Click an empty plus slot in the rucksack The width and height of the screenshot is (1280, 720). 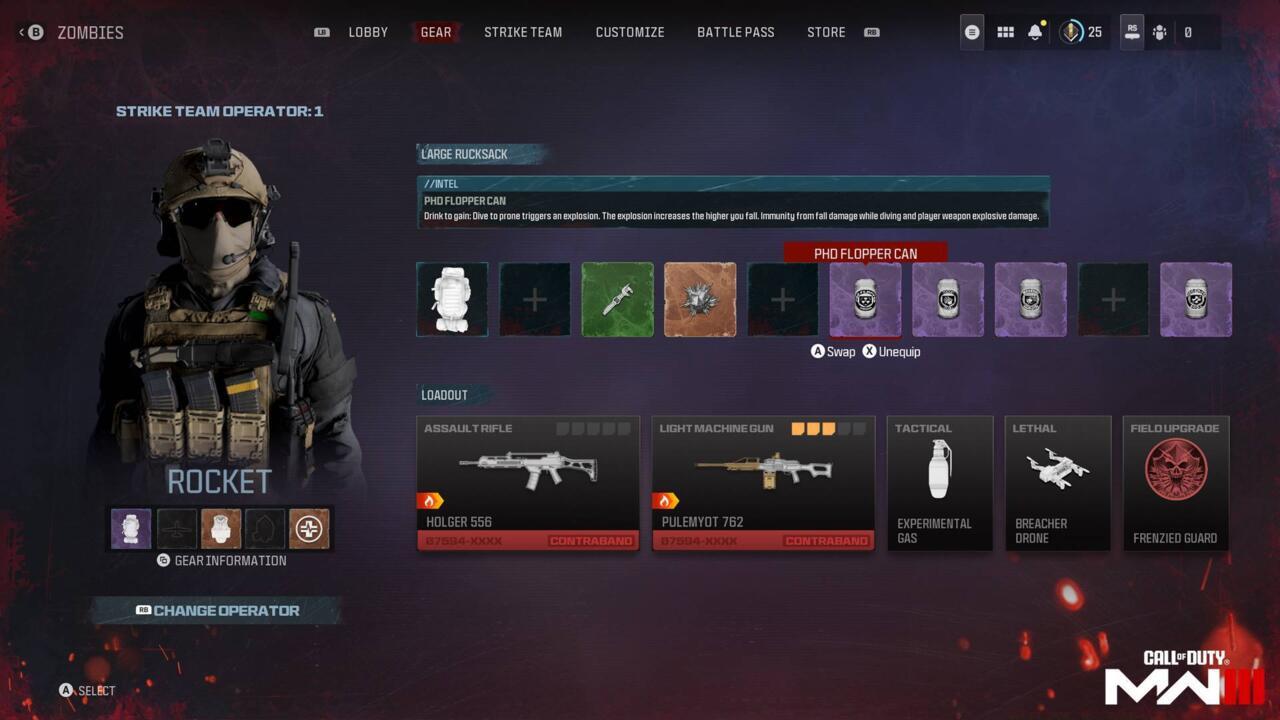pyautogui.click(x=534, y=299)
